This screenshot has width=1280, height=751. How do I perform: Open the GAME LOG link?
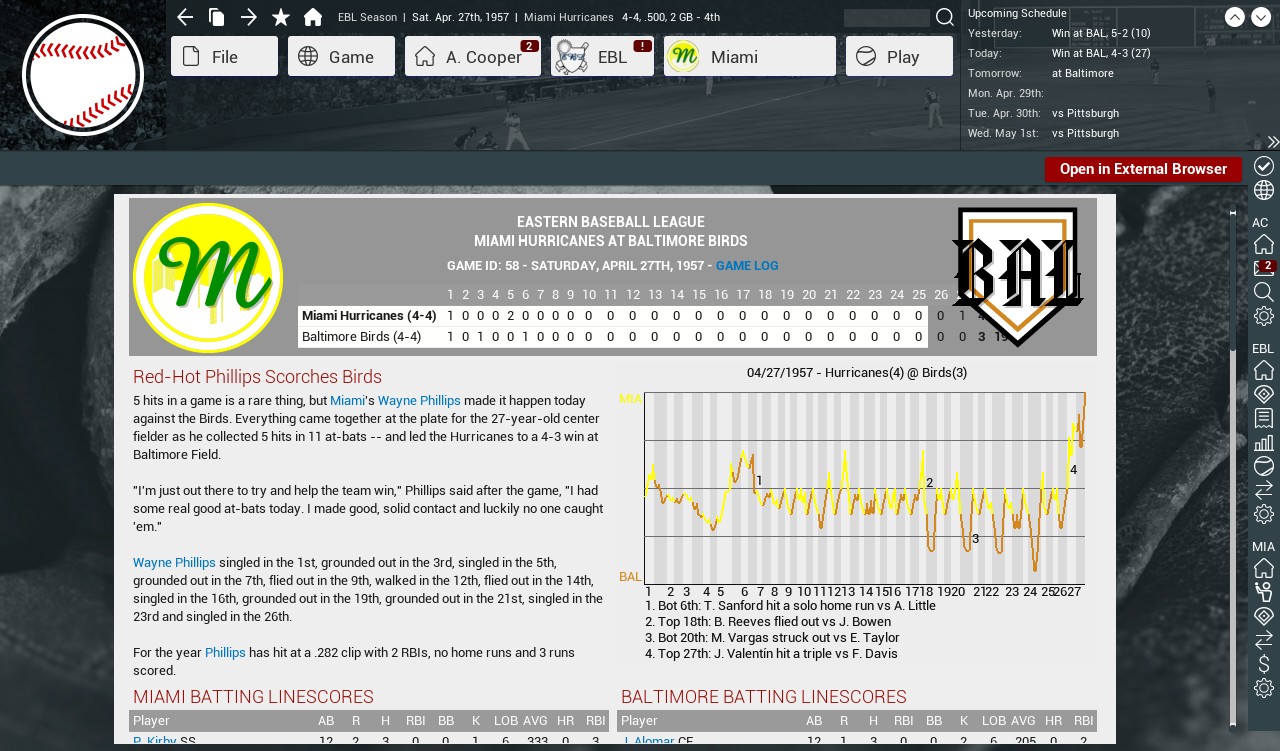[747, 266]
